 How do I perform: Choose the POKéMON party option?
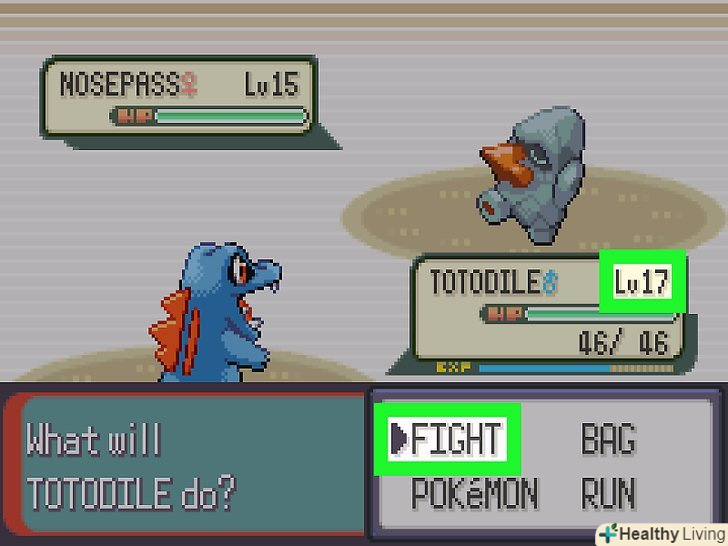coord(474,493)
